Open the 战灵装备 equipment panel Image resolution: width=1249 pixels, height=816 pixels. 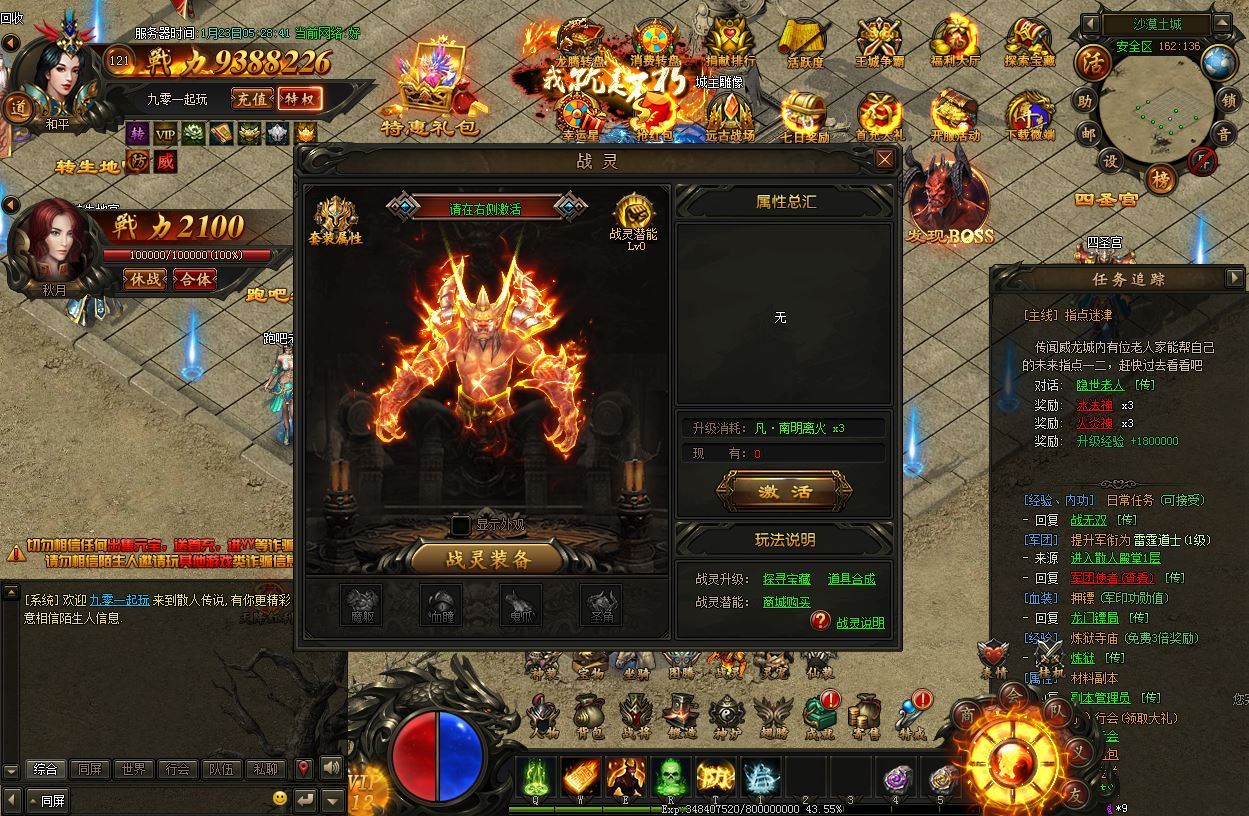[x=487, y=559]
